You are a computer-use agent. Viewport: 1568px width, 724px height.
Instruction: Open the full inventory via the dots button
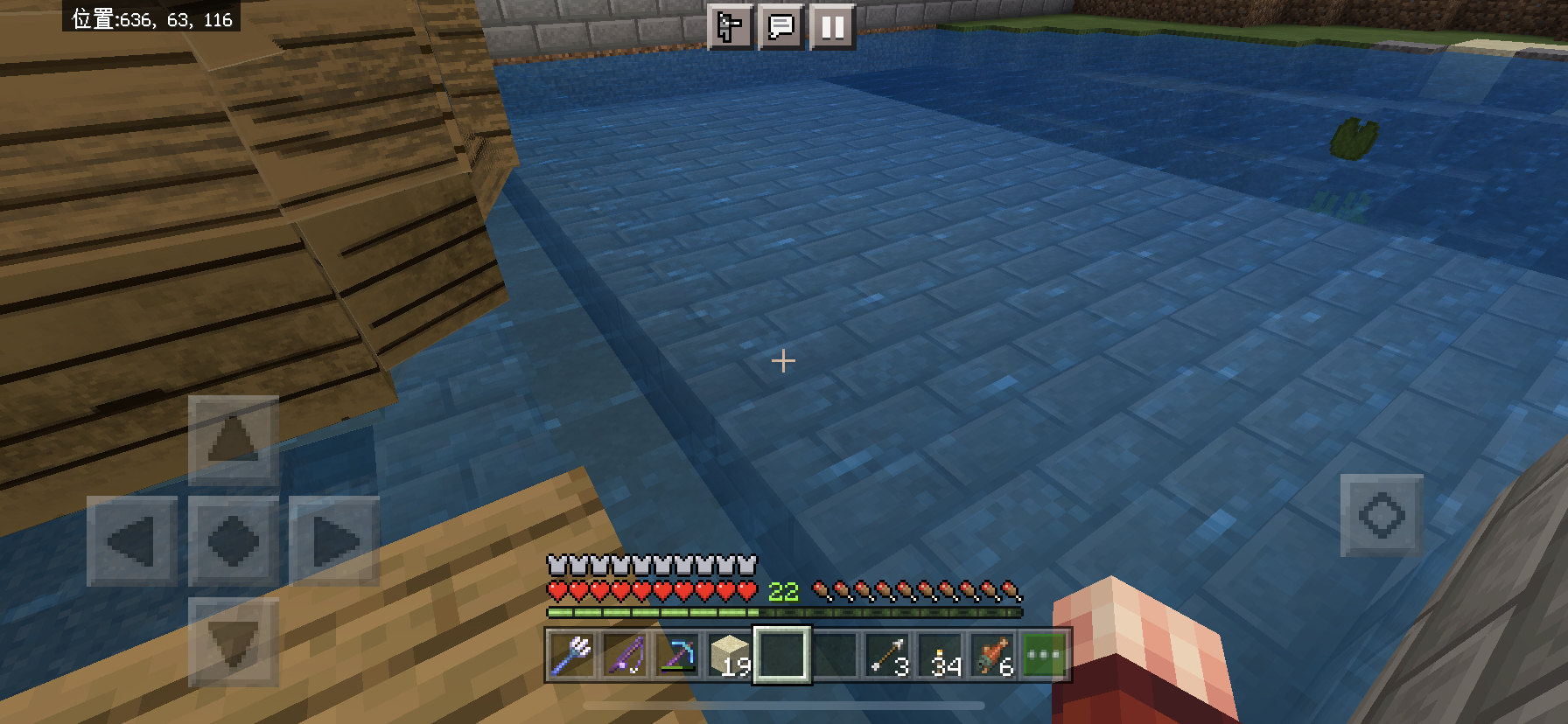(x=1046, y=658)
